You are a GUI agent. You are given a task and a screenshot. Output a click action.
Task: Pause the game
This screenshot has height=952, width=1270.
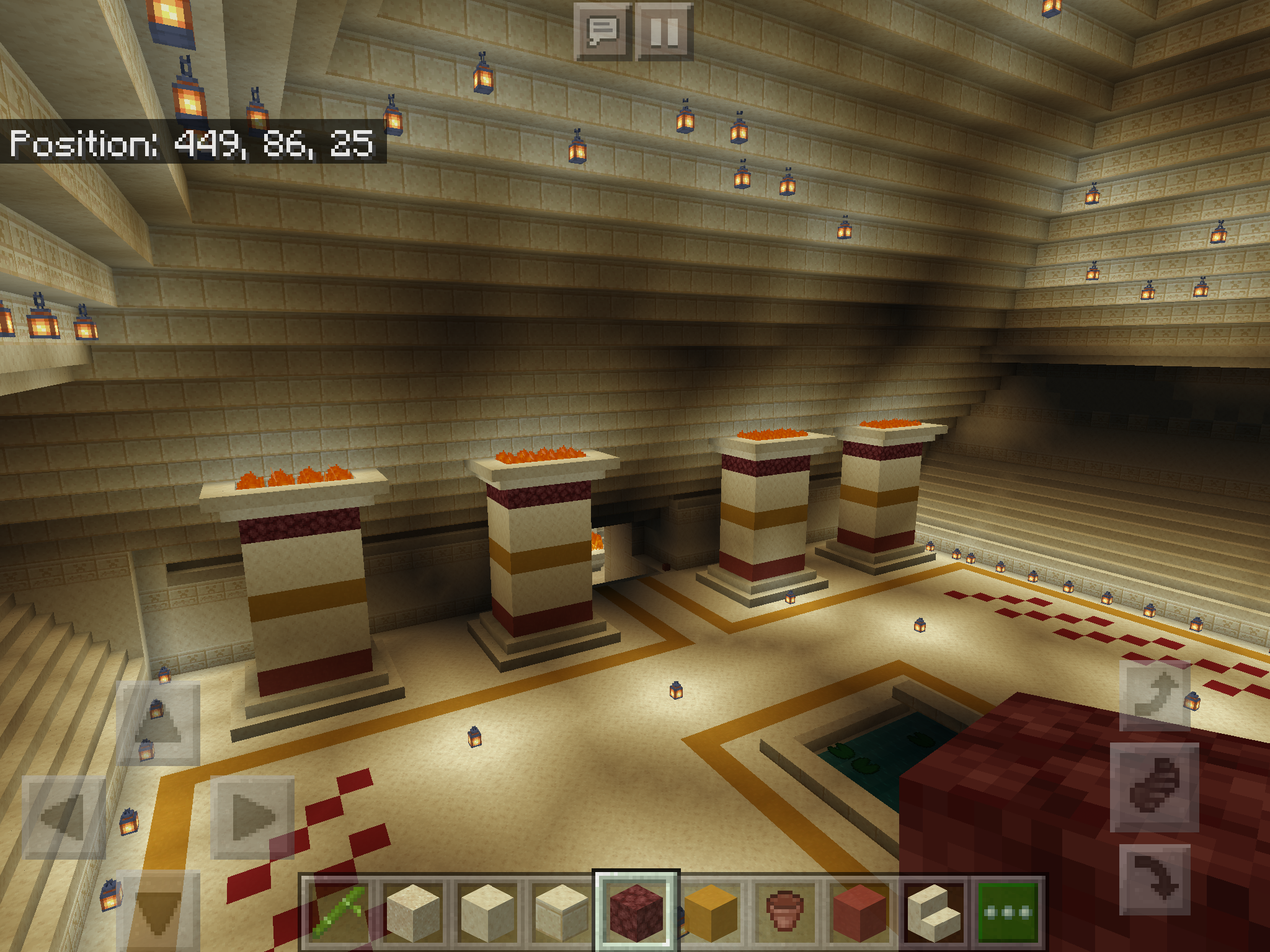click(664, 32)
